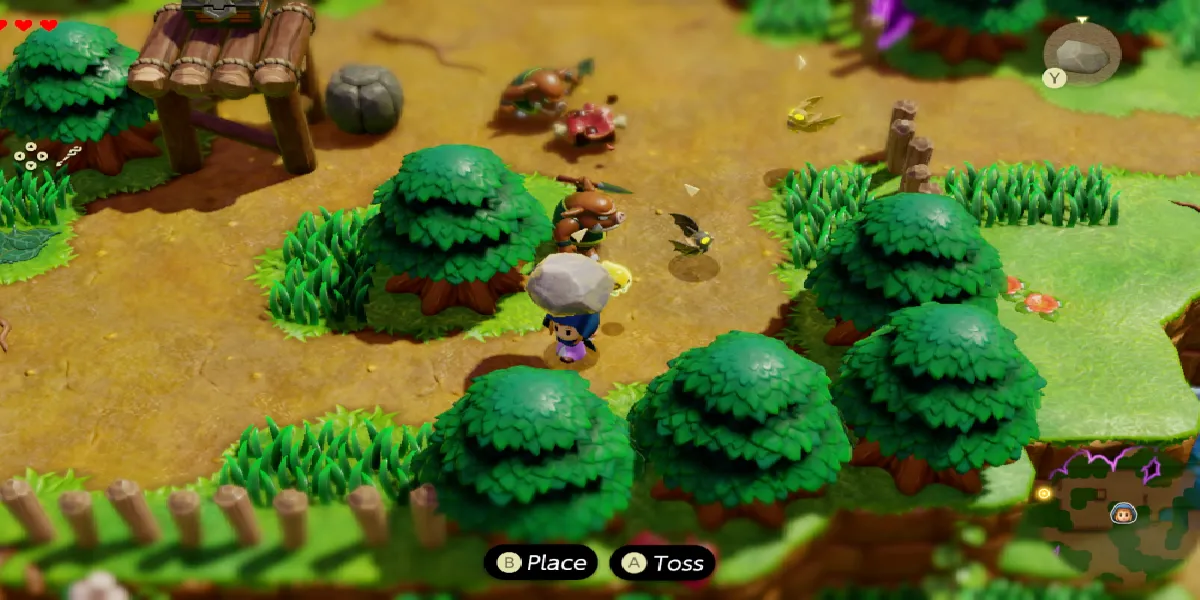Click the player face marker on minimap
Viewport: 1200px width, 600px height.
pyautogui.click(x=1123, y=514)
